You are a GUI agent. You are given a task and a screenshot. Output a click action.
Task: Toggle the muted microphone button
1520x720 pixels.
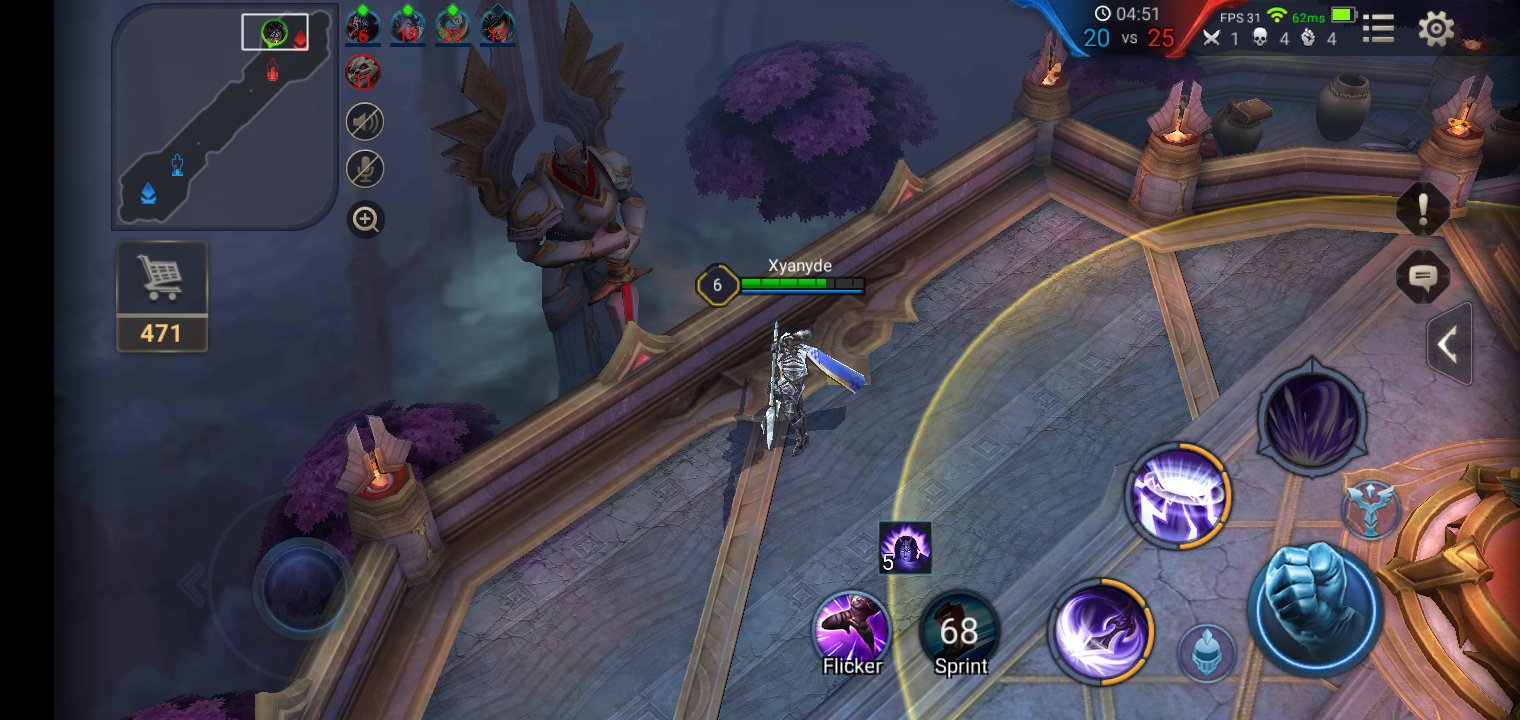(365, 168)
